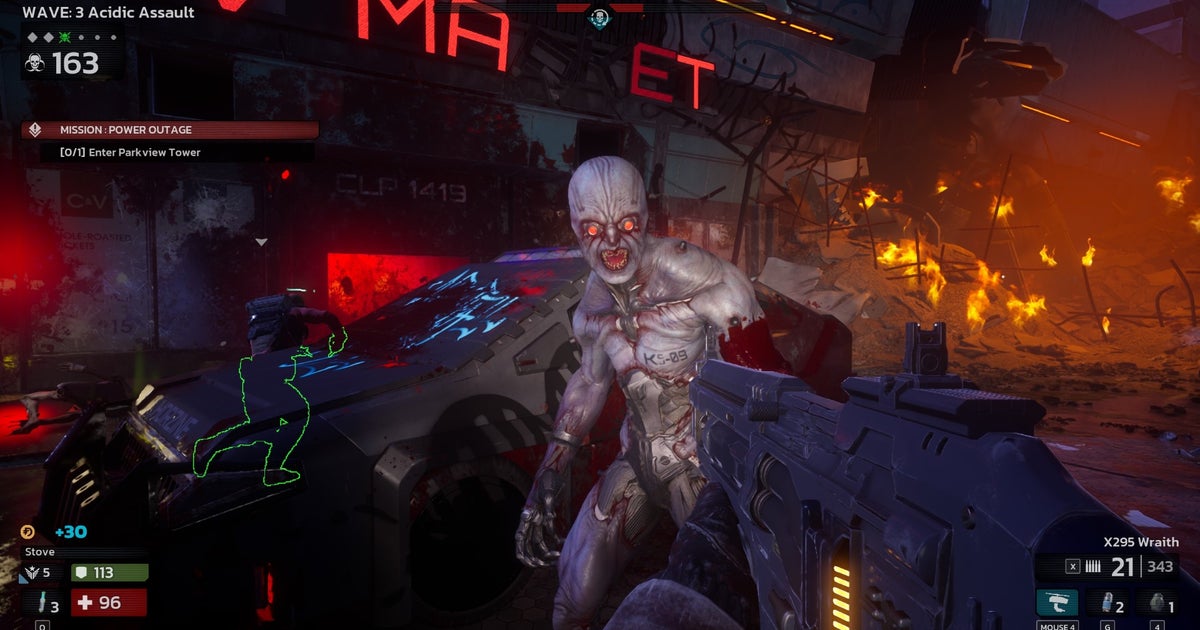Click the orange dosh currency icon
1200x630 pixels.
tap(28, 532)
